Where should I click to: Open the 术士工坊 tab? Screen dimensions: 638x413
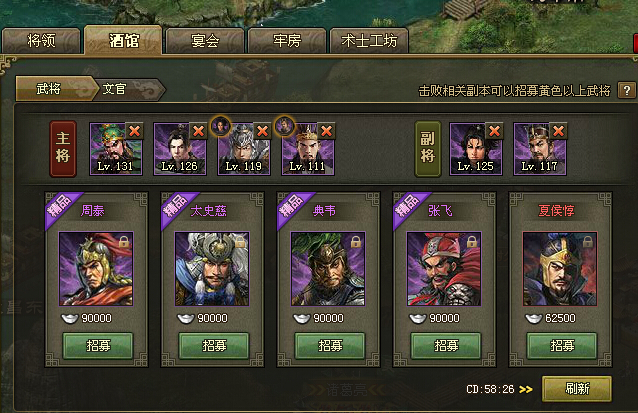point(369,42)
